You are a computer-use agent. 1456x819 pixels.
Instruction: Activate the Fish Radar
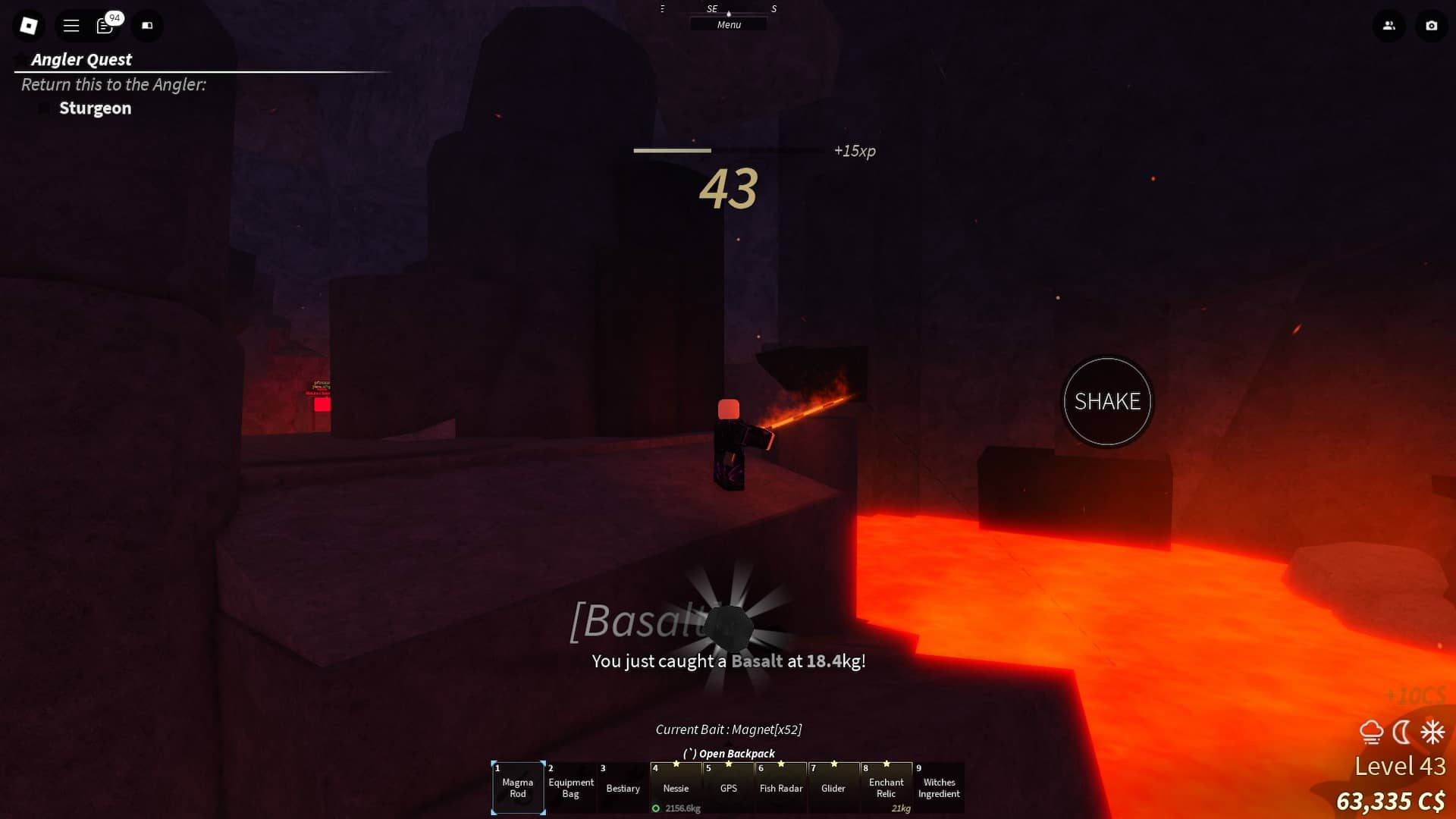[780, 789]
